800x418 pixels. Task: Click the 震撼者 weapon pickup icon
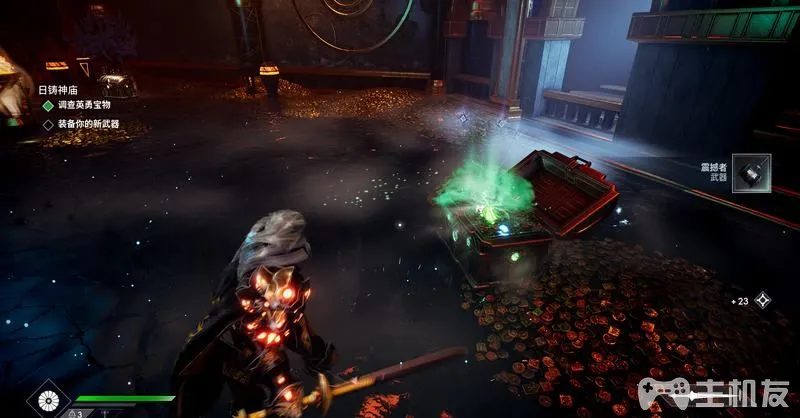pos(751,172)
